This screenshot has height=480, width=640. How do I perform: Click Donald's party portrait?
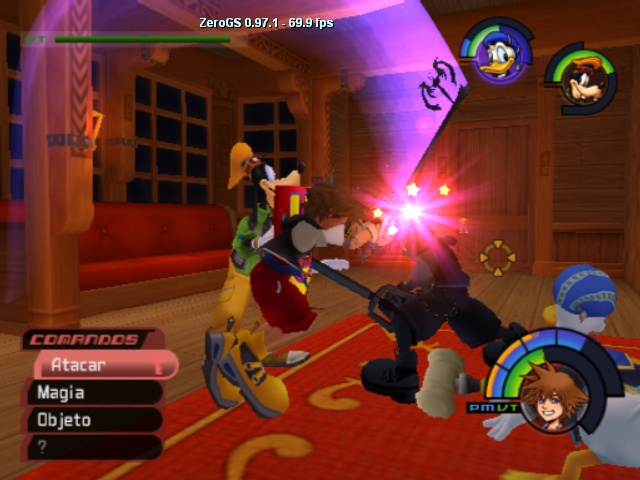[x=496, y=56]
